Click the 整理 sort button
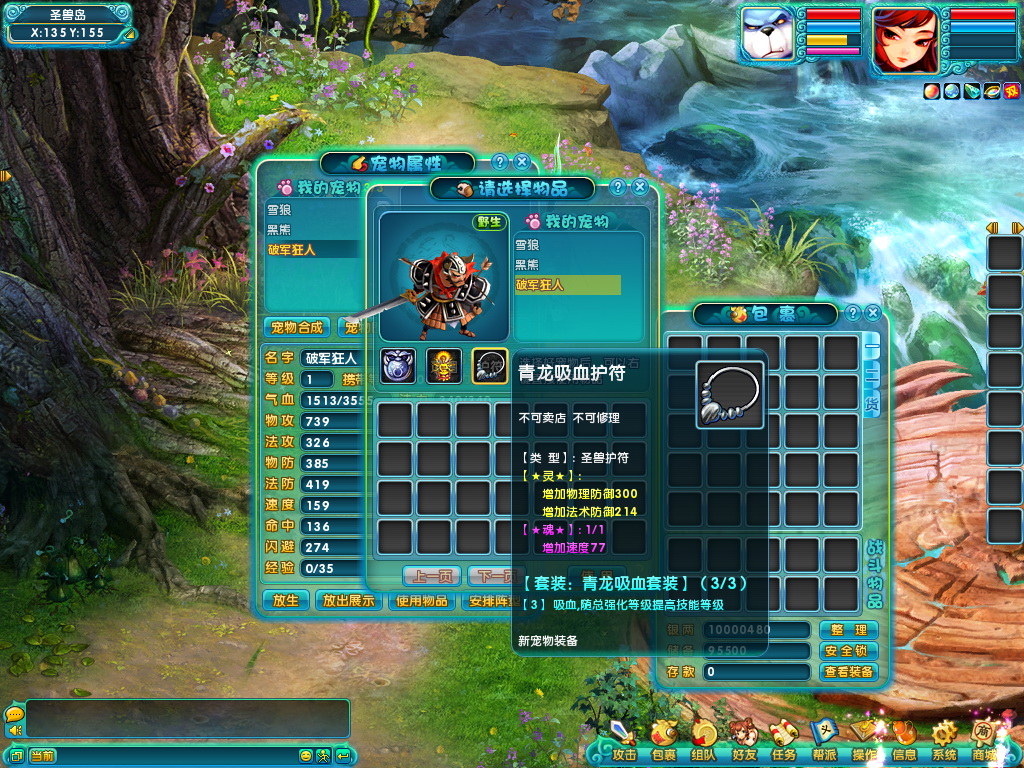1024x768 pixels. 848,630
